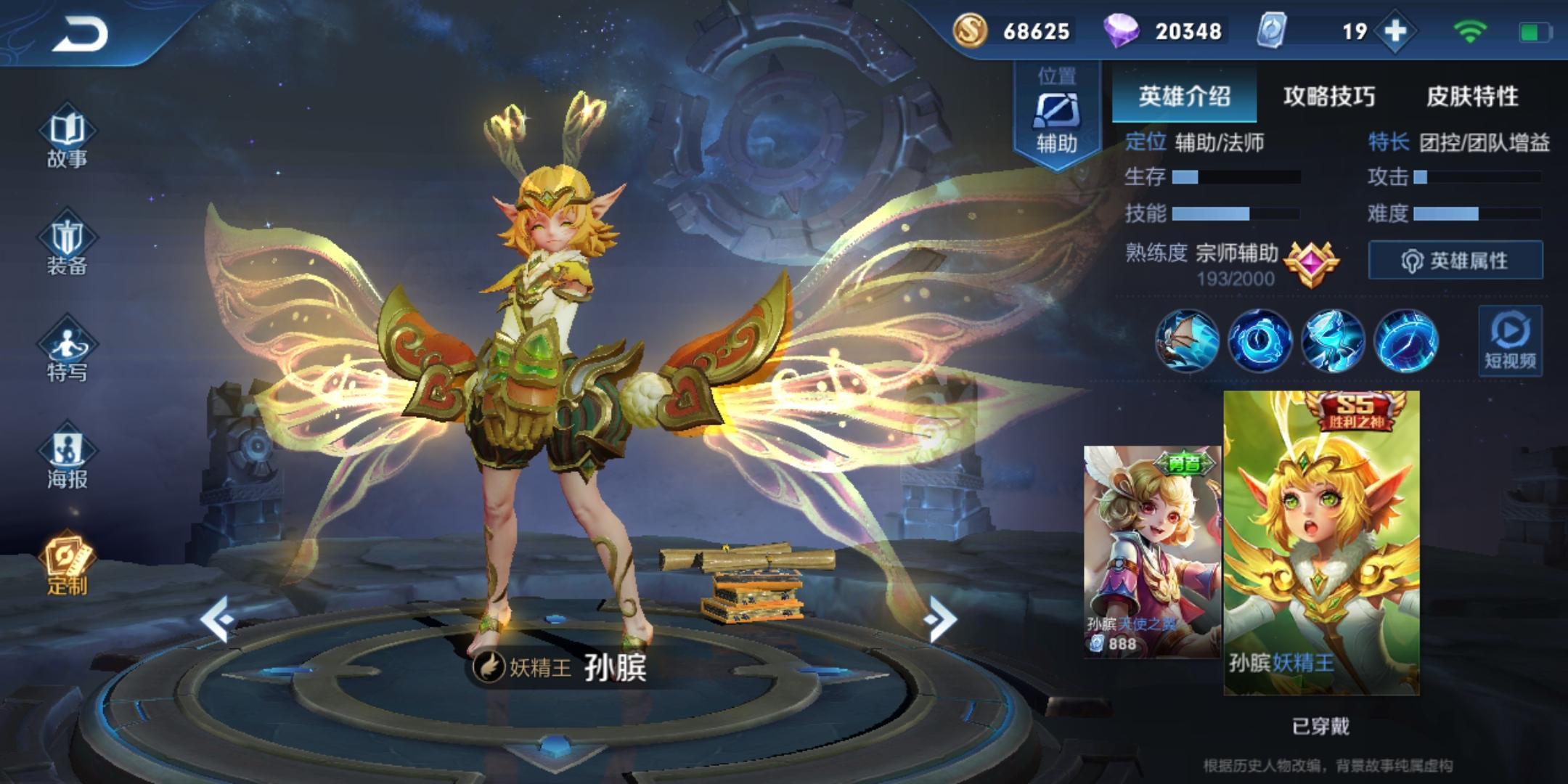Open the purple diamond currency display
The image size is (1568, 784).
coord(1163,31)
